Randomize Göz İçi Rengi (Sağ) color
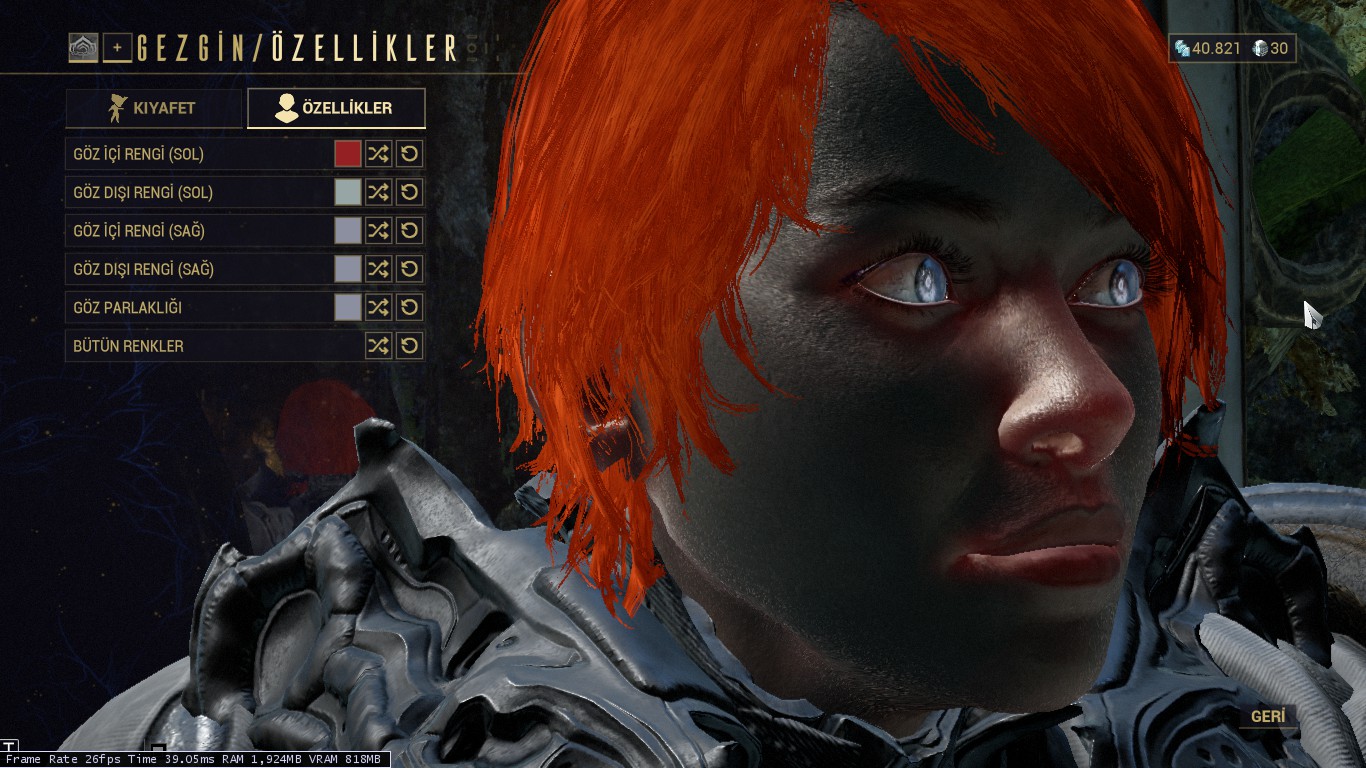Image resolution: width=1366 pixels, height=768 pixels. (x=378, y=231)
